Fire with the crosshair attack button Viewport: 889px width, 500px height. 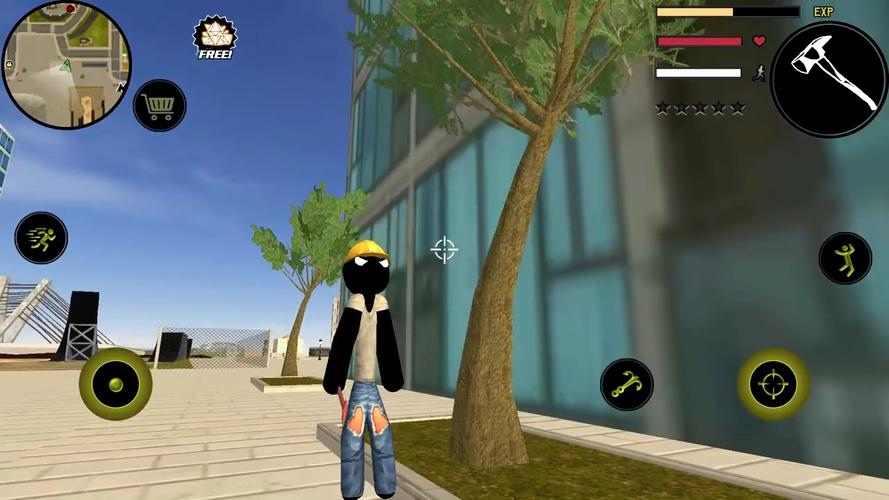[773, 384]
